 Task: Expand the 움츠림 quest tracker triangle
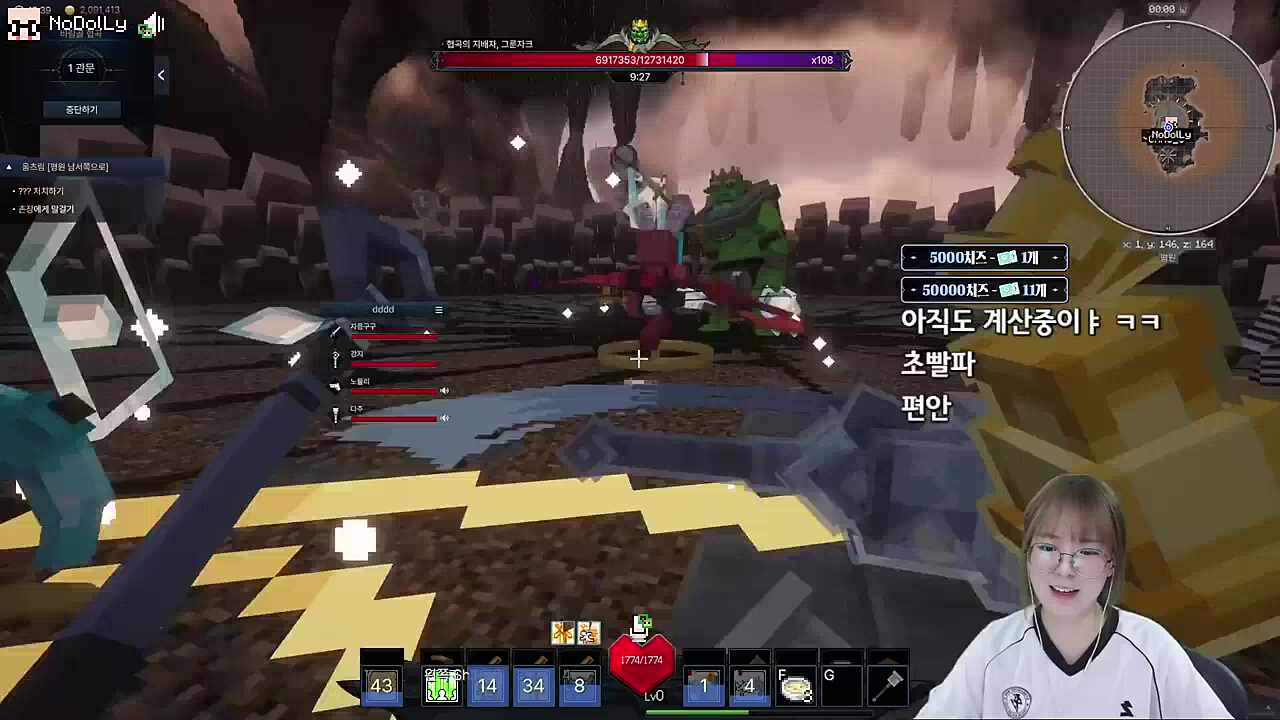point(8,167)
